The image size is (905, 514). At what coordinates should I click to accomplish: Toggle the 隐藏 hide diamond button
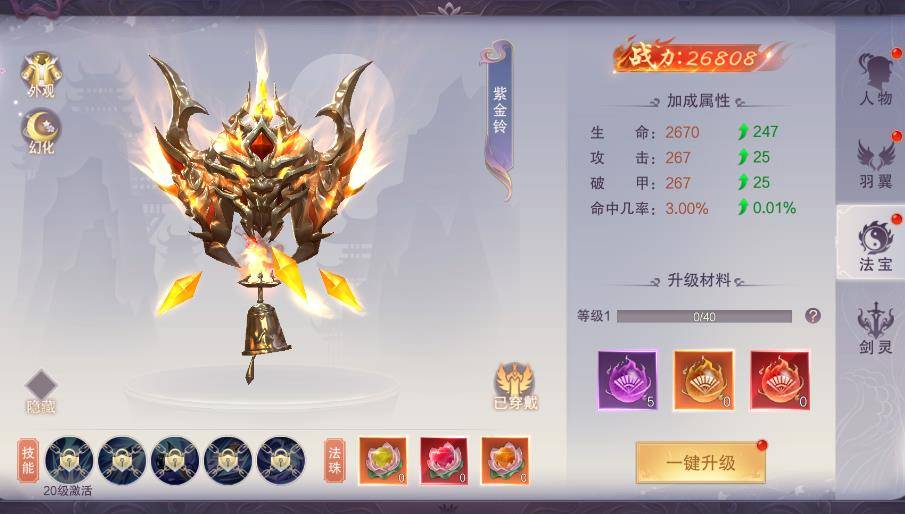pyautogui.click(x=41, y=391)
